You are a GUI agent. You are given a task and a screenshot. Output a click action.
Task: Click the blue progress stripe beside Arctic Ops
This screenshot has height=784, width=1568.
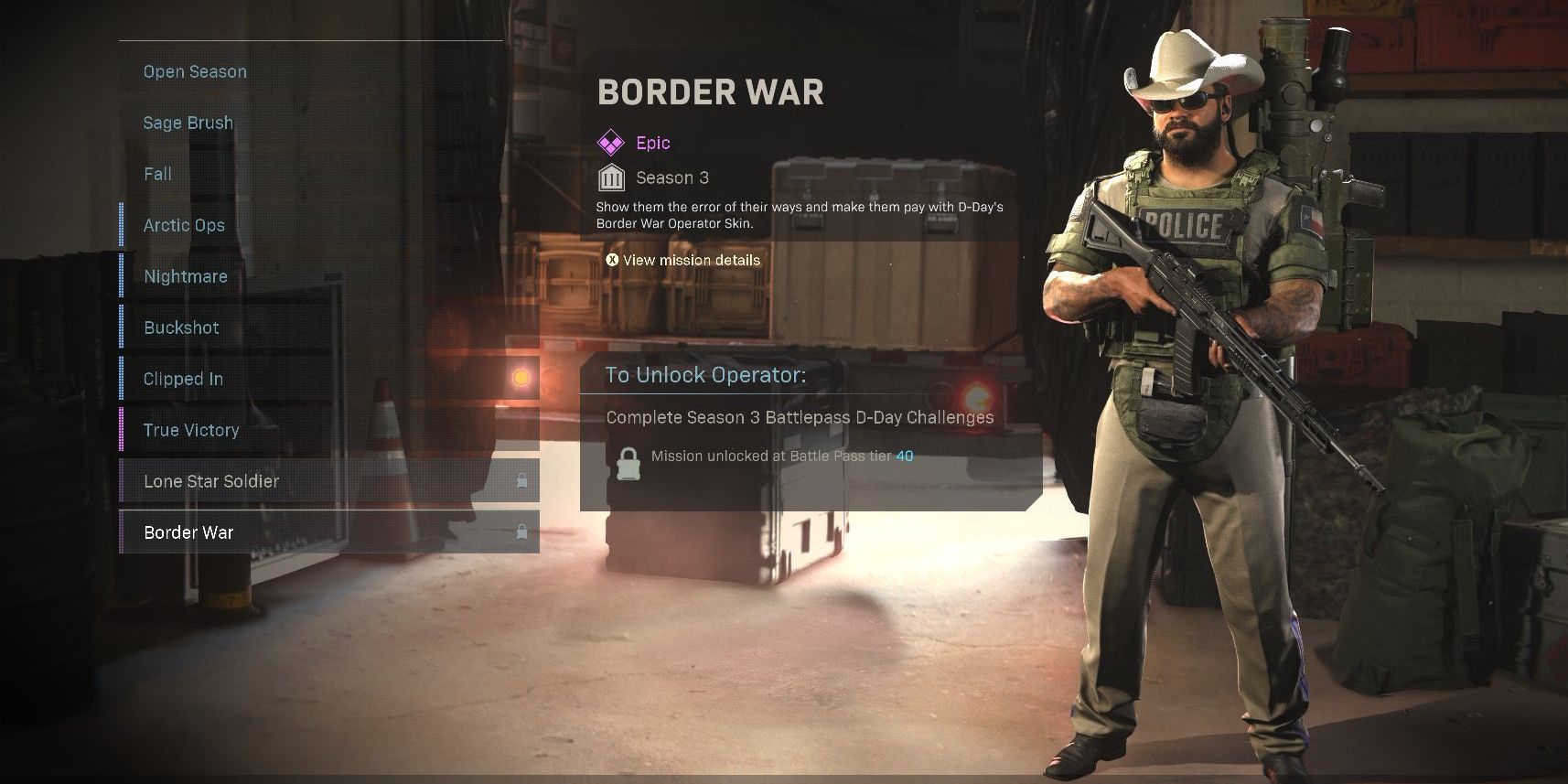[x=120, y=225]
